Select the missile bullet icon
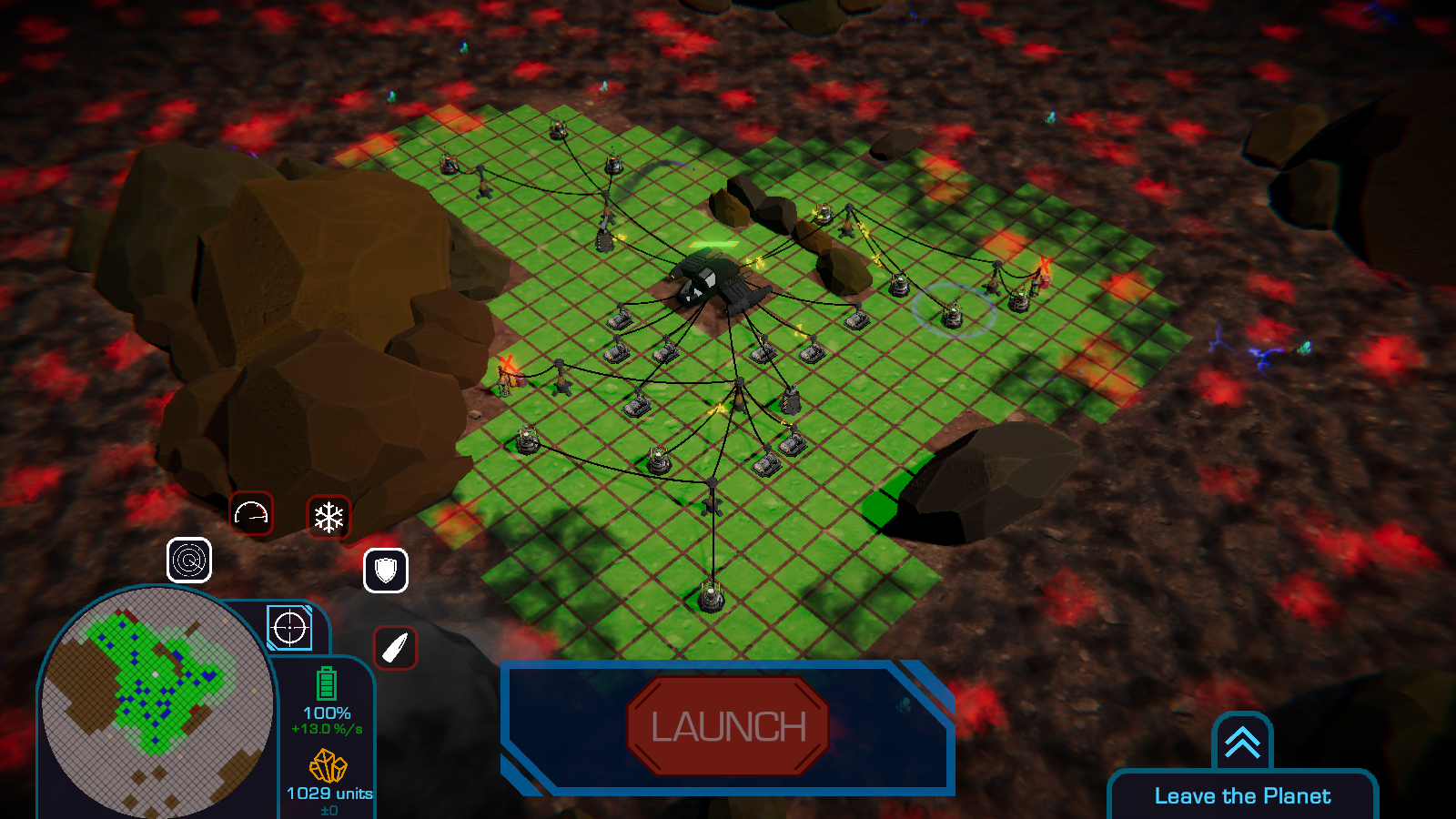Image resolution: width=1456 pixels, height=819 pixels. (x=395, y=648)
